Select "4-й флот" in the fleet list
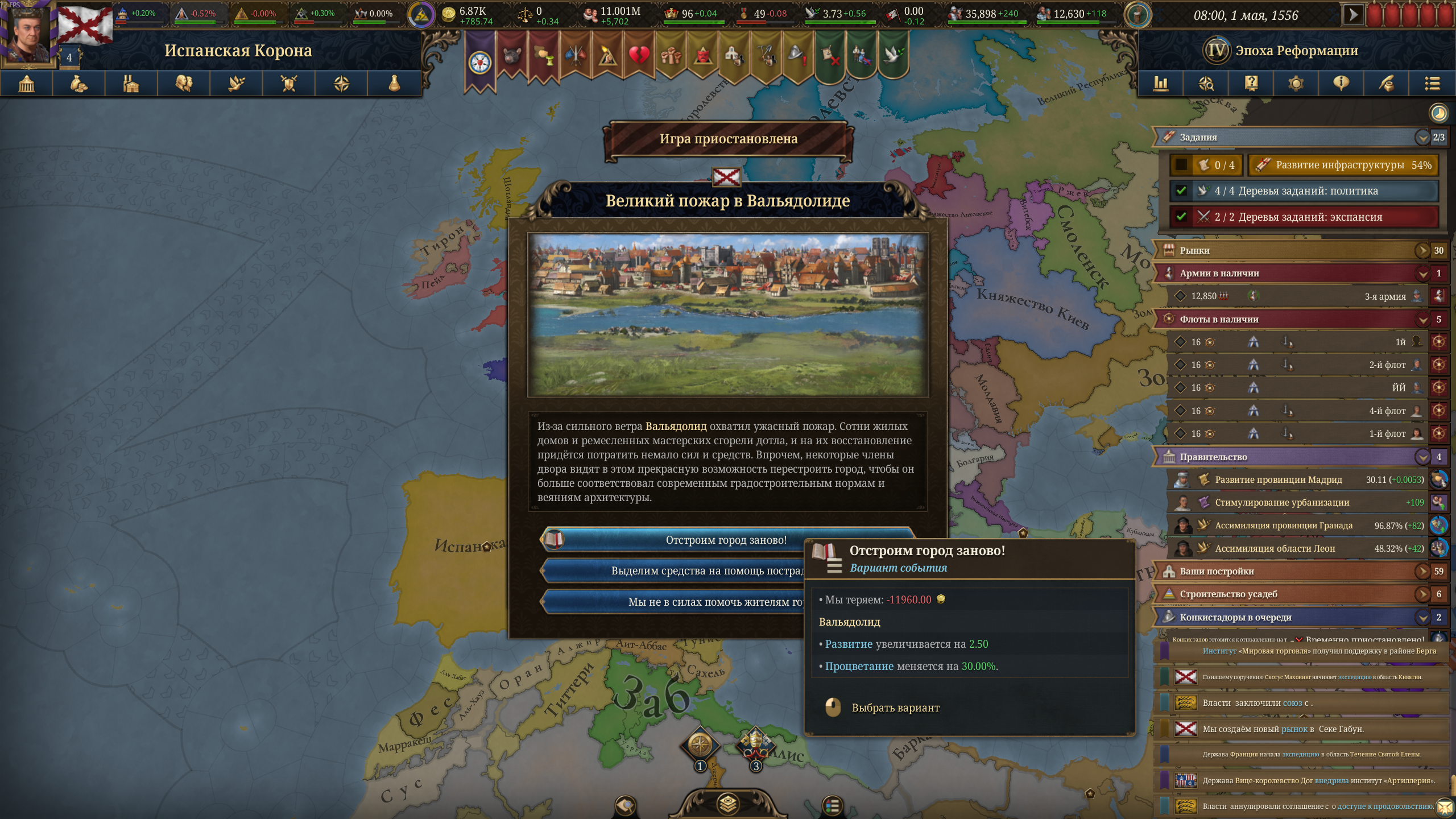The height and width of the screenshot is (819, 1456). tap(1387, 411)
